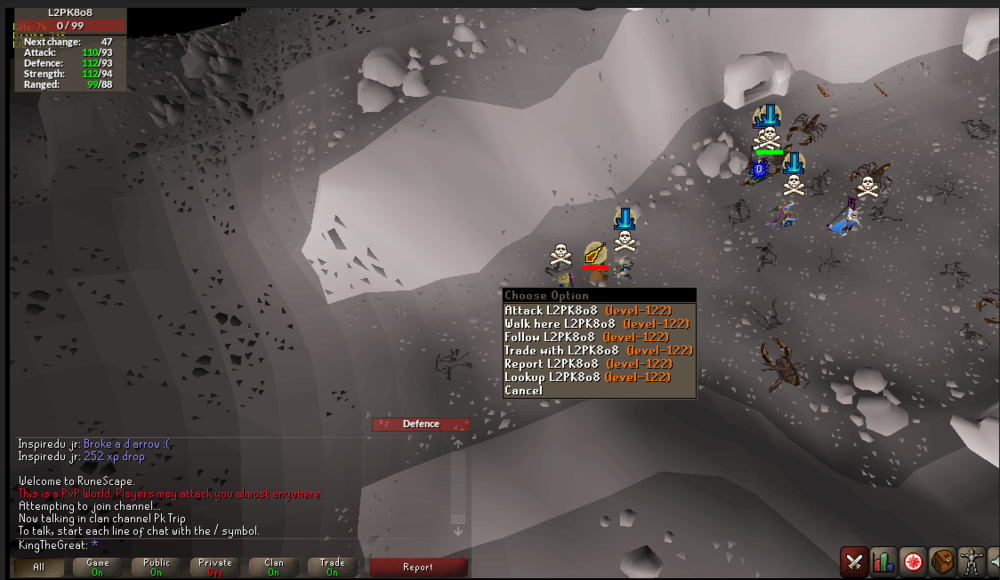1000x580 pixels.
Task: Open the backpack Inventory tab
Action: (x=941, y=561)
